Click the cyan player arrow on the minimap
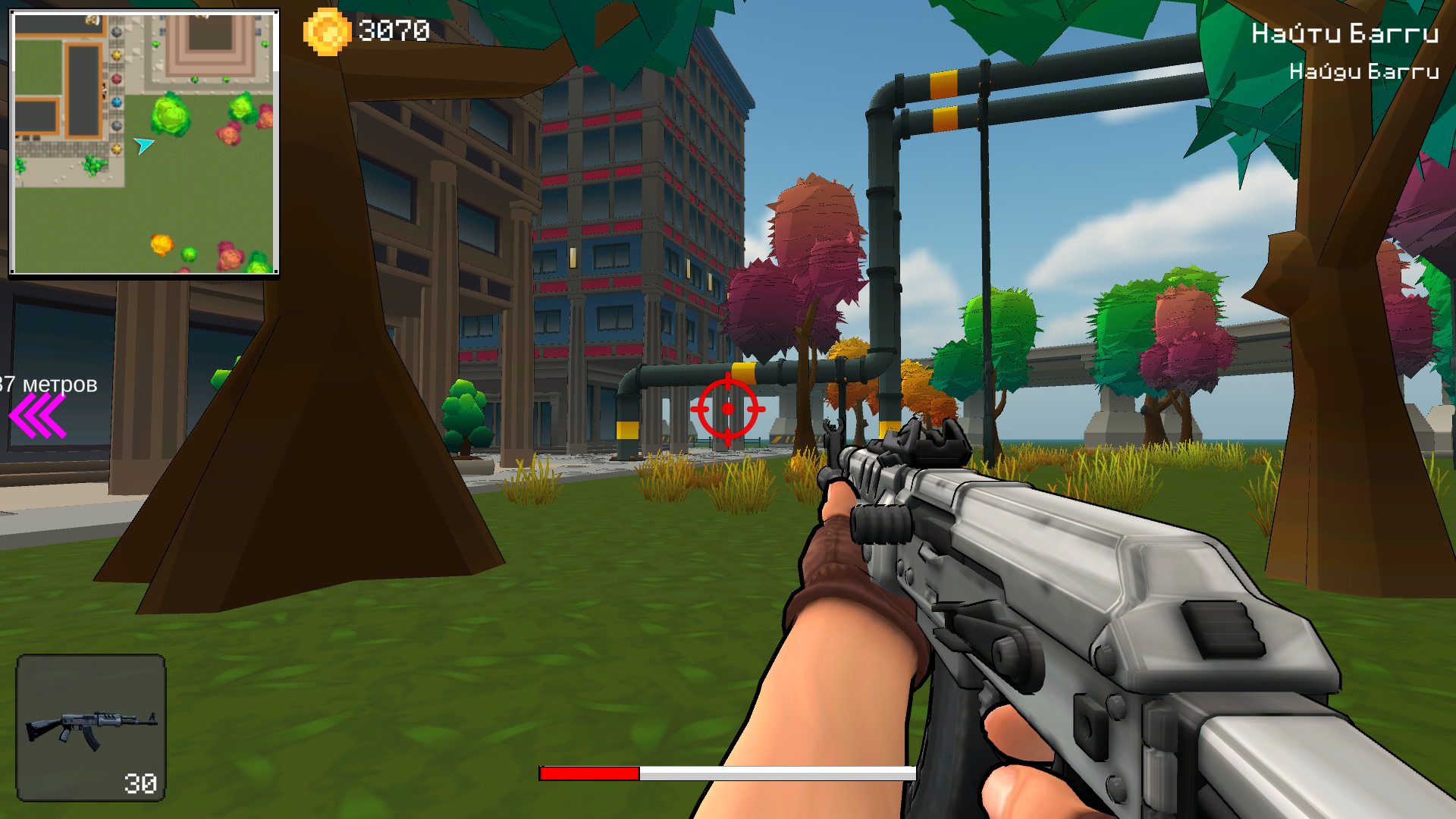This screenshot has width=1456, height=819. click(144, 144)
